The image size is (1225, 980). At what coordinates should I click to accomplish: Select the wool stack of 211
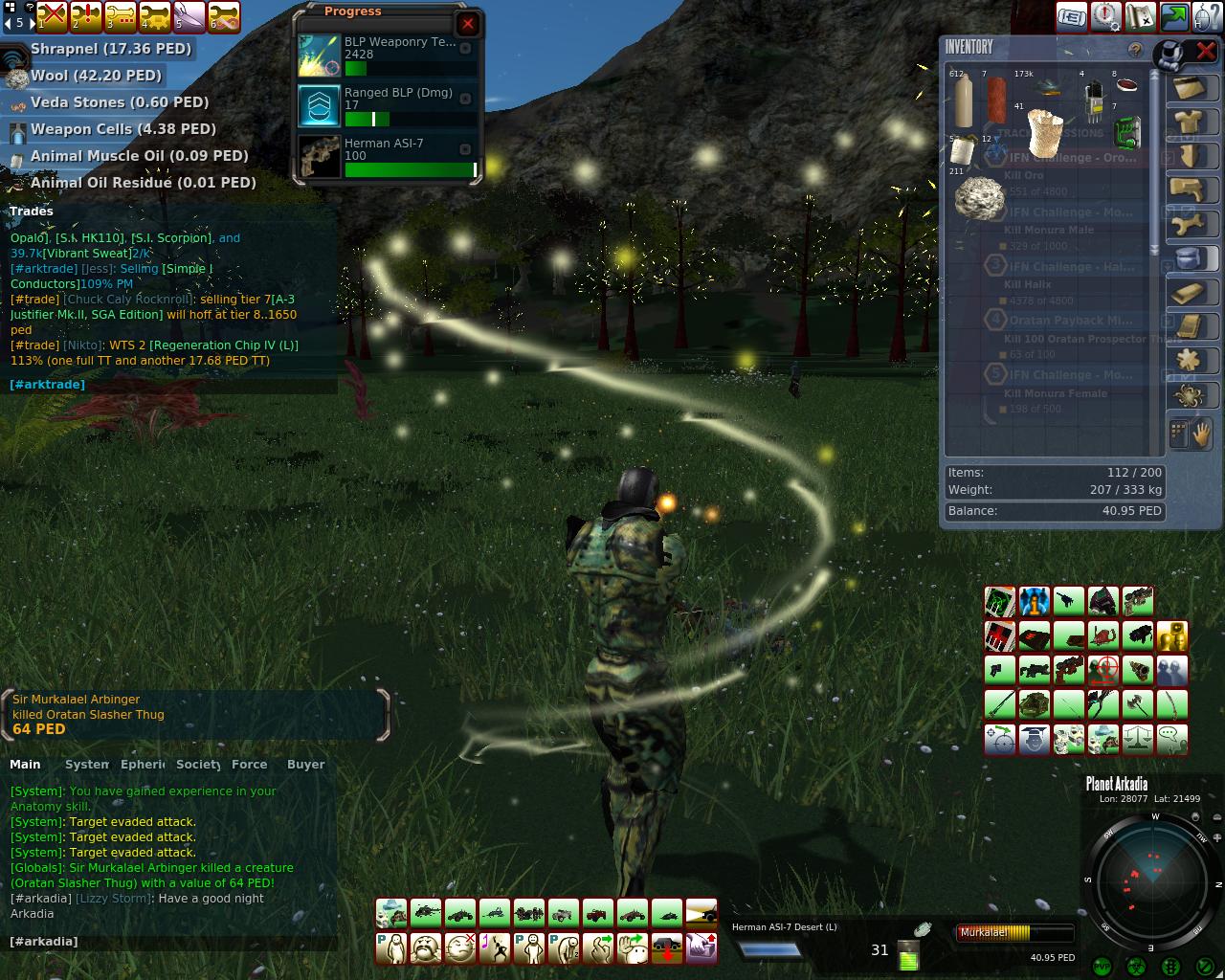pos(977,199)
